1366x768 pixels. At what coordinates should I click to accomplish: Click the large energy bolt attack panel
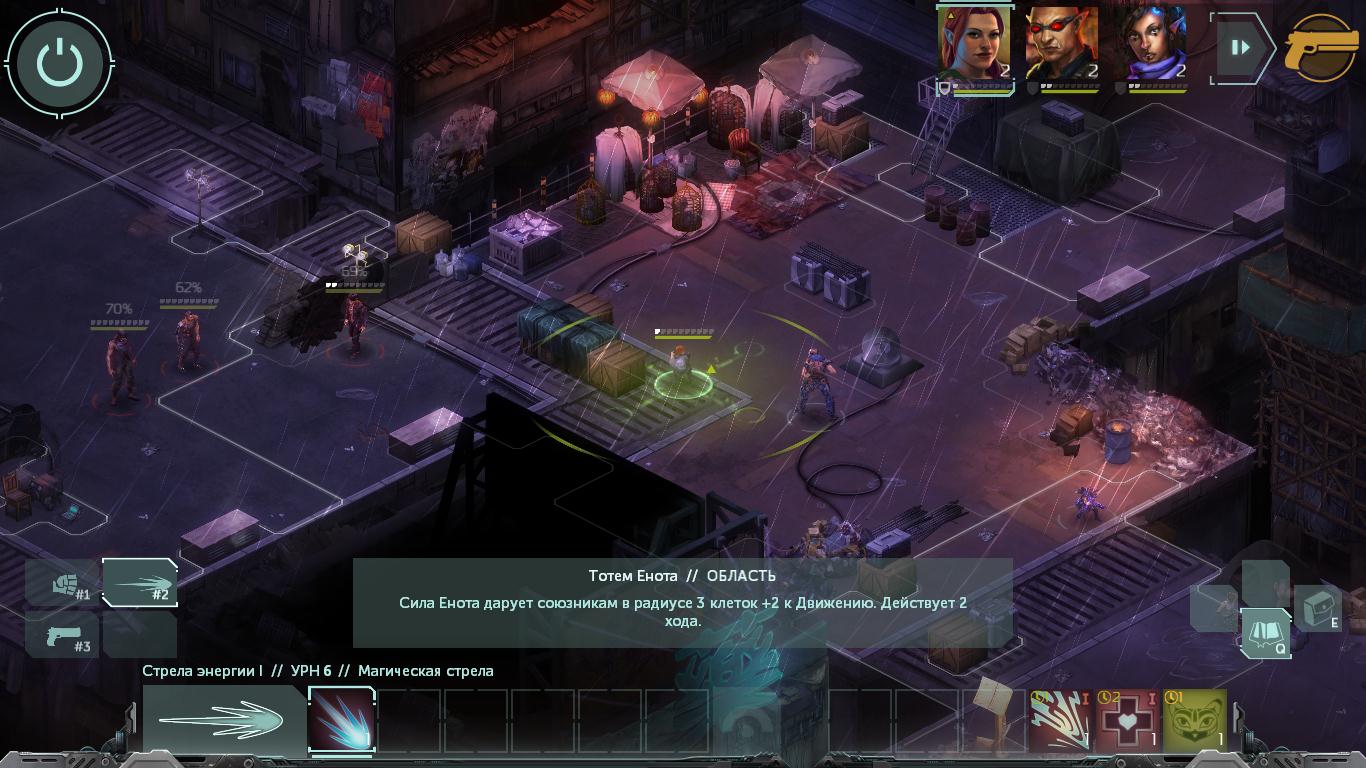click(223, 718)
